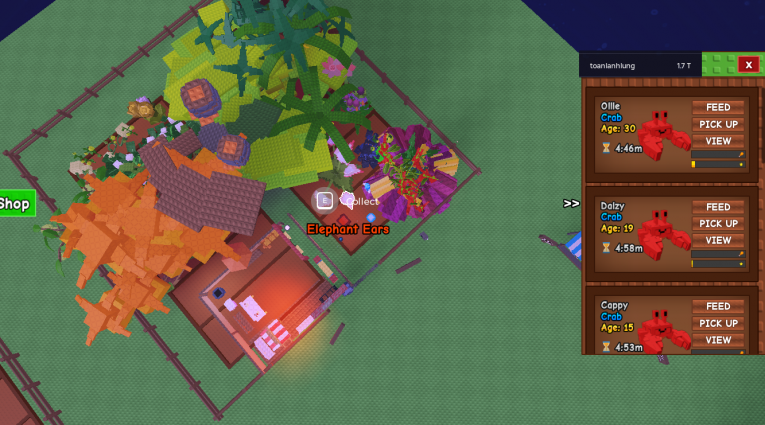
Task: Close the pet list panel
Action: (x=748, y=65)
